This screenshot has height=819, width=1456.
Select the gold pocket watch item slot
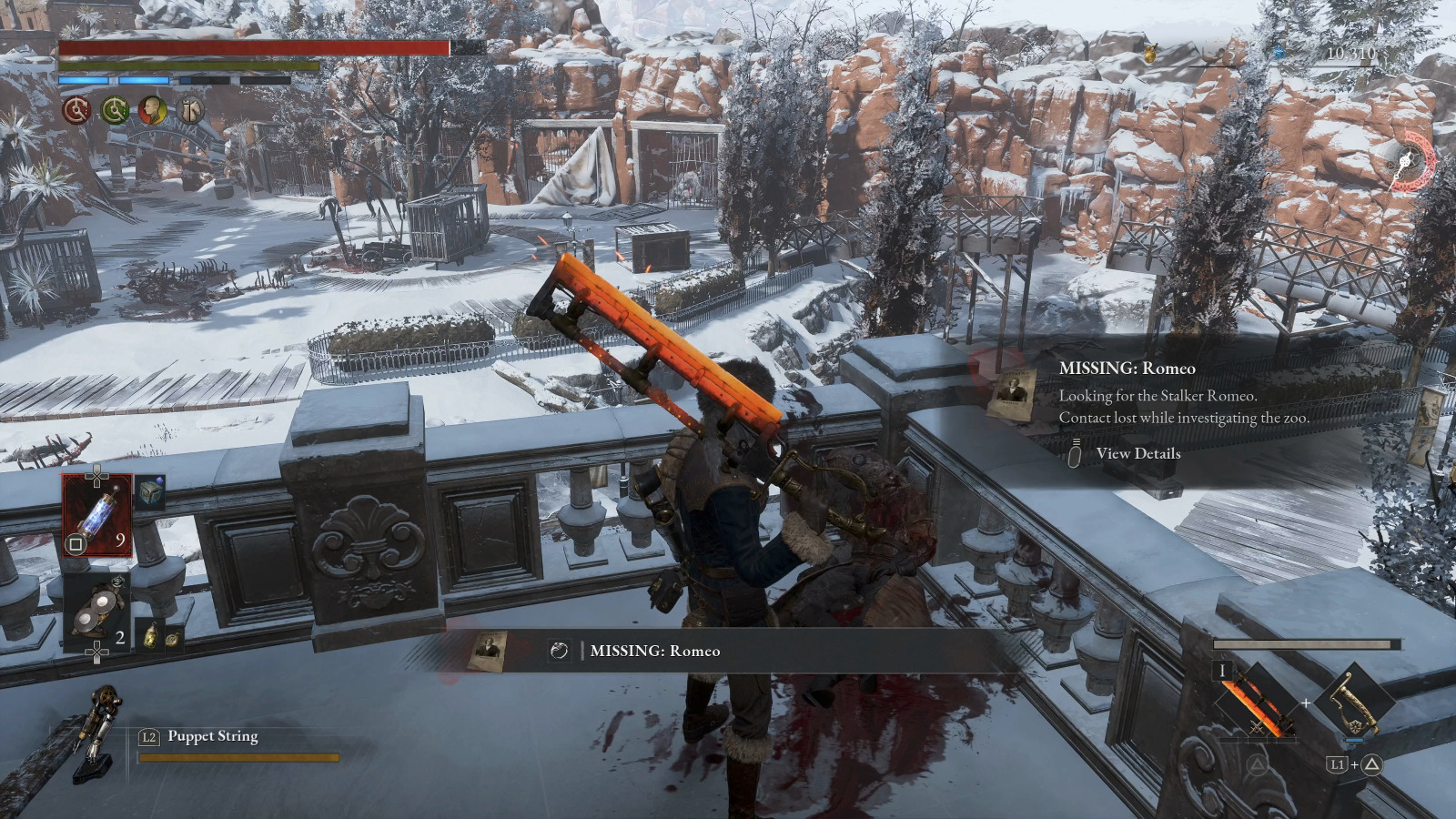pos(172,638)
